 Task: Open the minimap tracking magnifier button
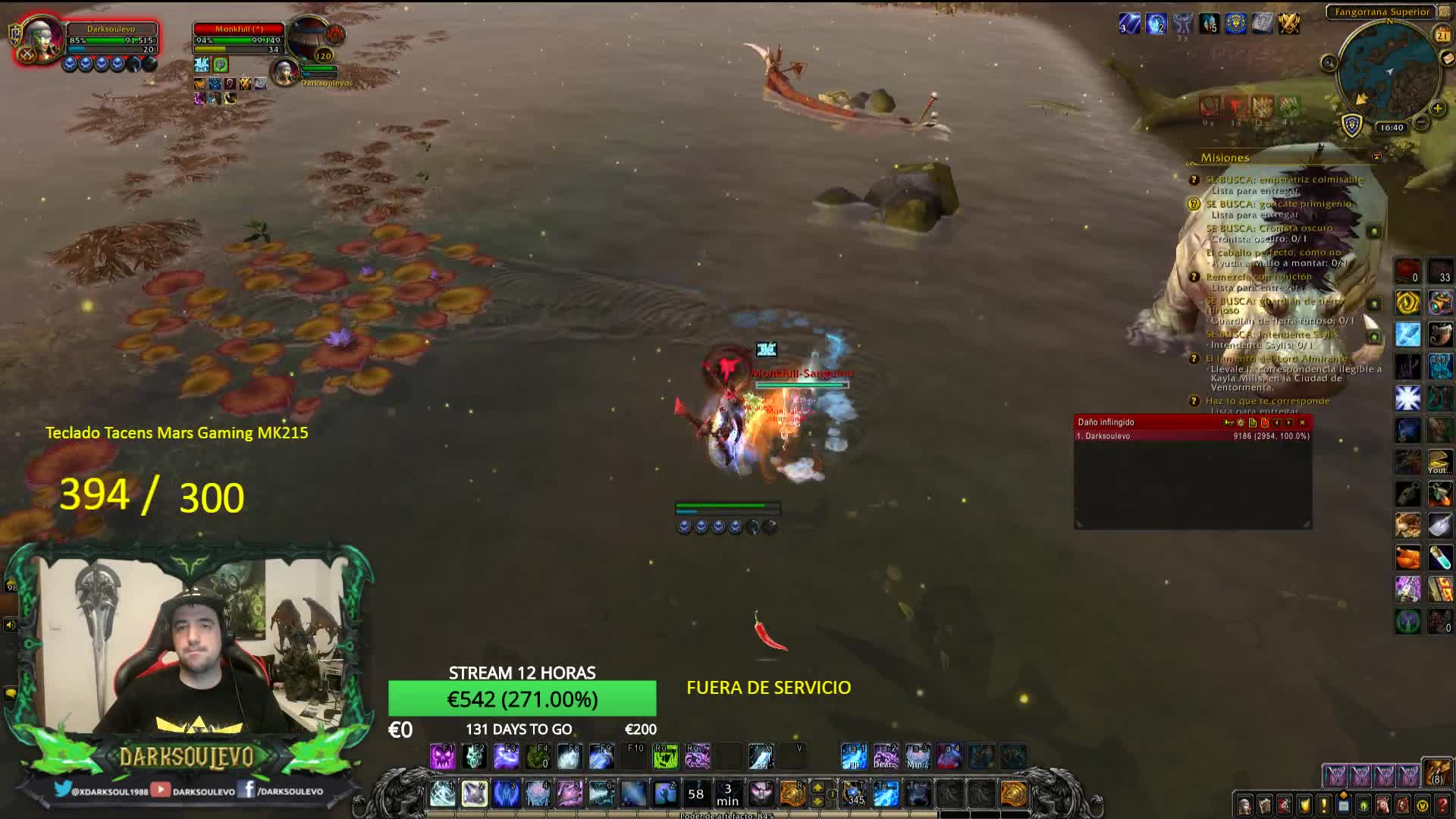click(1329, 63)
